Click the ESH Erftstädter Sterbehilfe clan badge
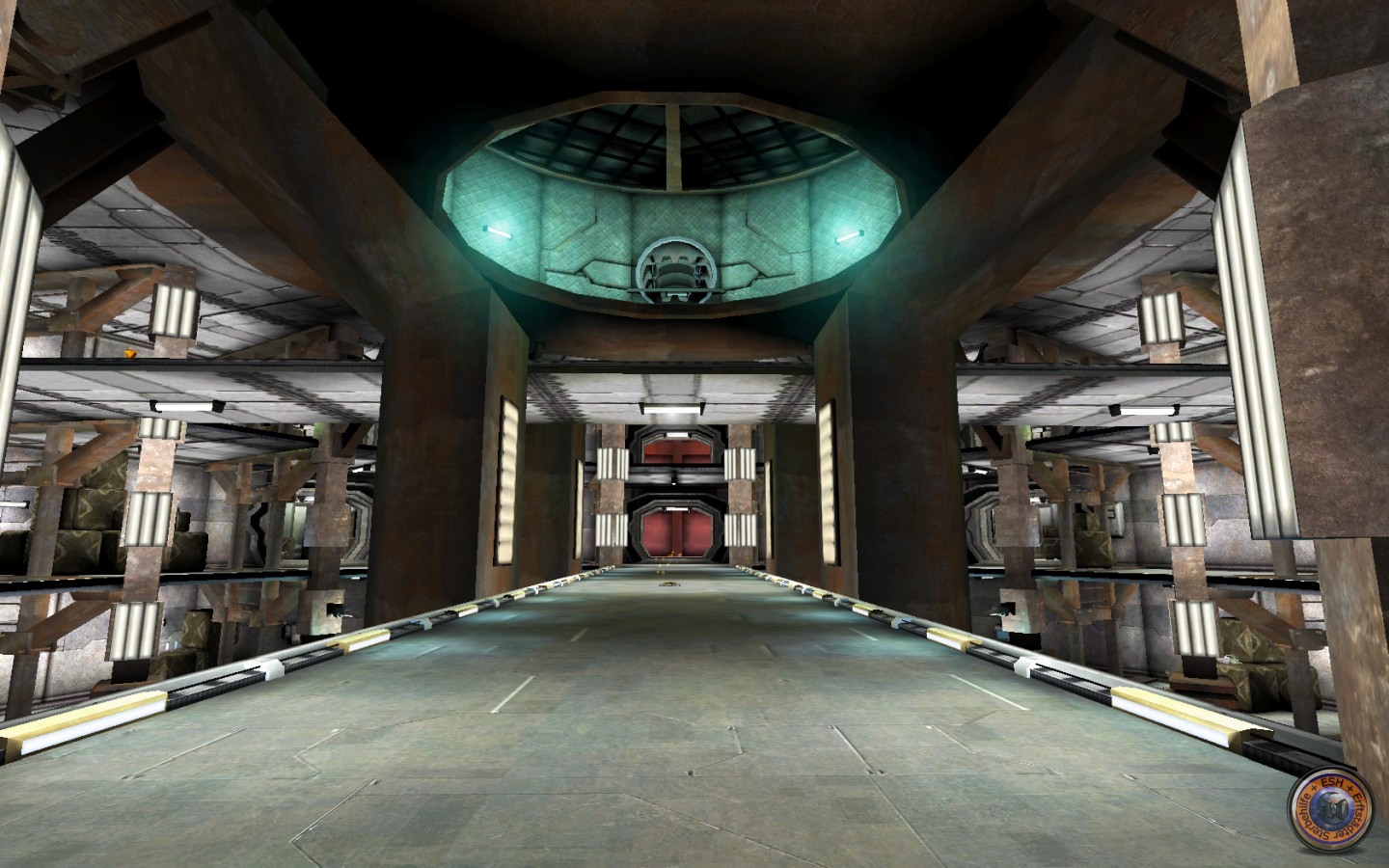1389x868 pixels. 1336,820
